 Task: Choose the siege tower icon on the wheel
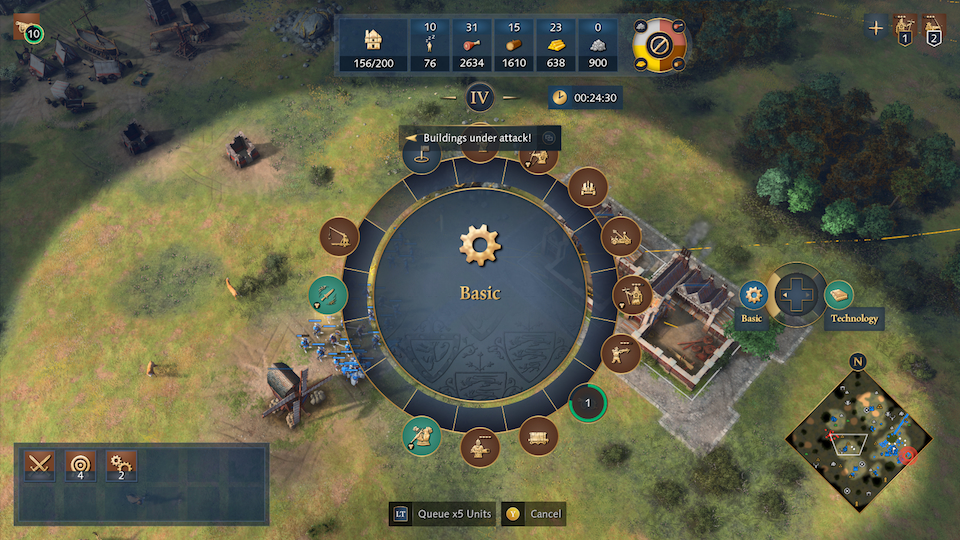[587, 186]
